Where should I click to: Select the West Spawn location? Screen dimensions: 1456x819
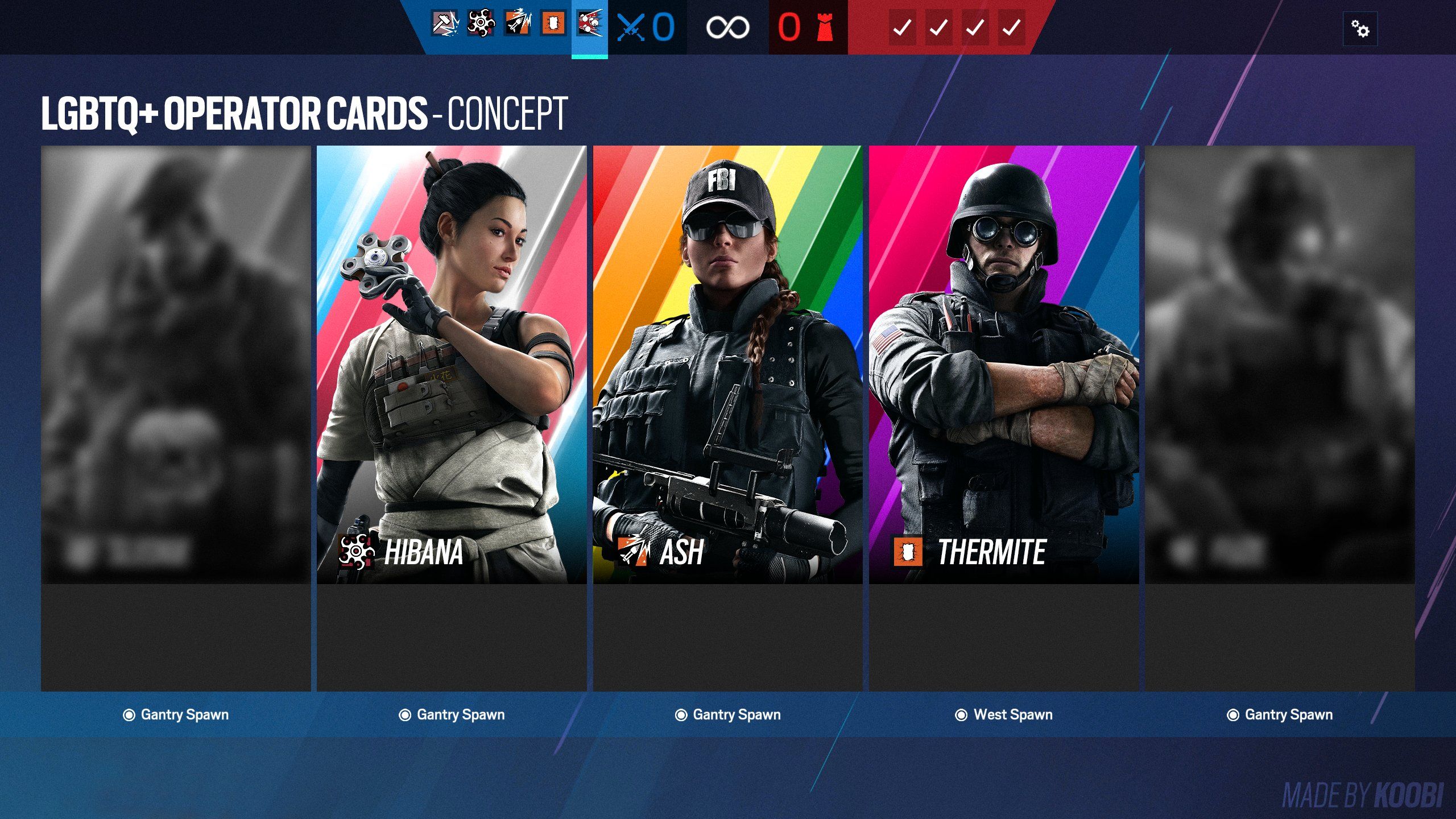coord(1004,715)
